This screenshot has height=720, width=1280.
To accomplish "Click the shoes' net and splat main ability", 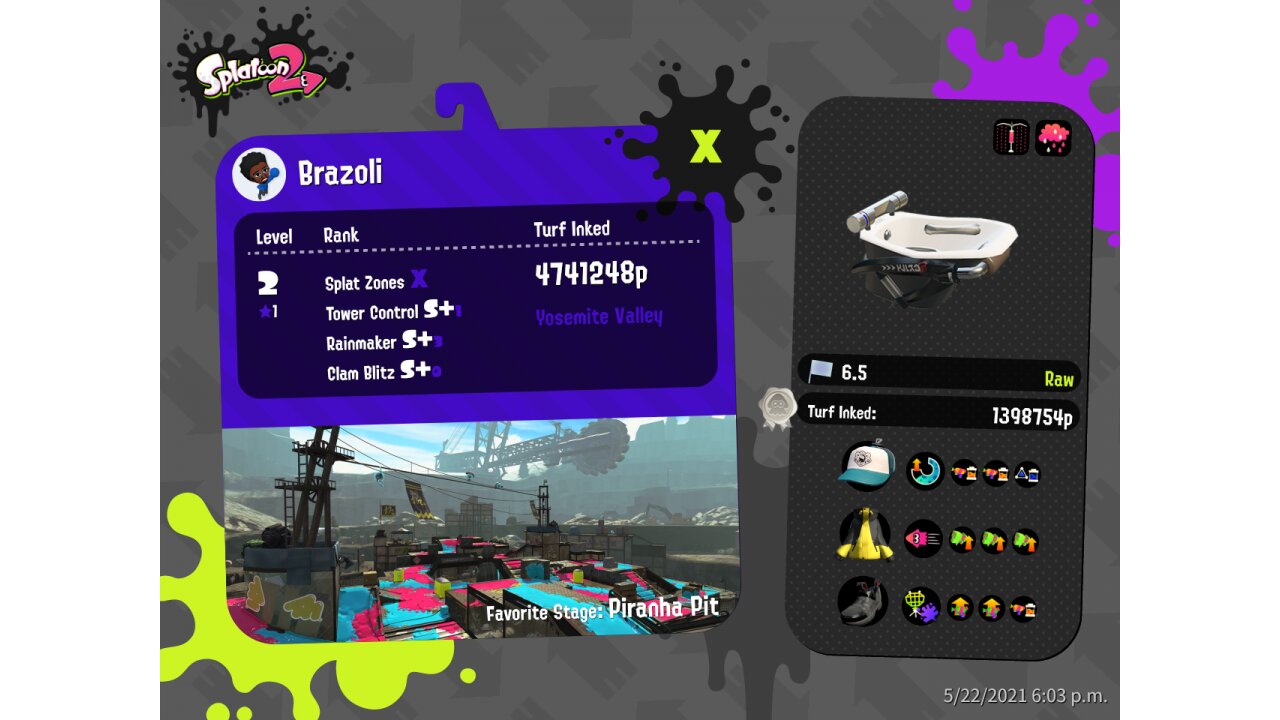I will click(921, 606).
